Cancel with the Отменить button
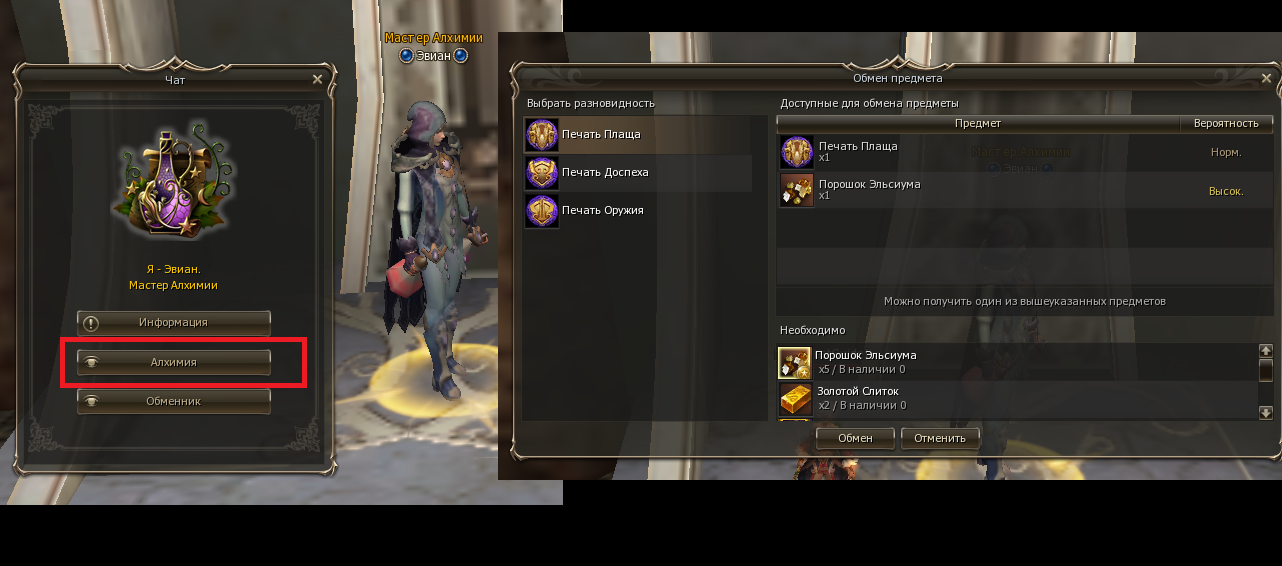The width and height of the screenshot is (1282, 566). (940, 438)
